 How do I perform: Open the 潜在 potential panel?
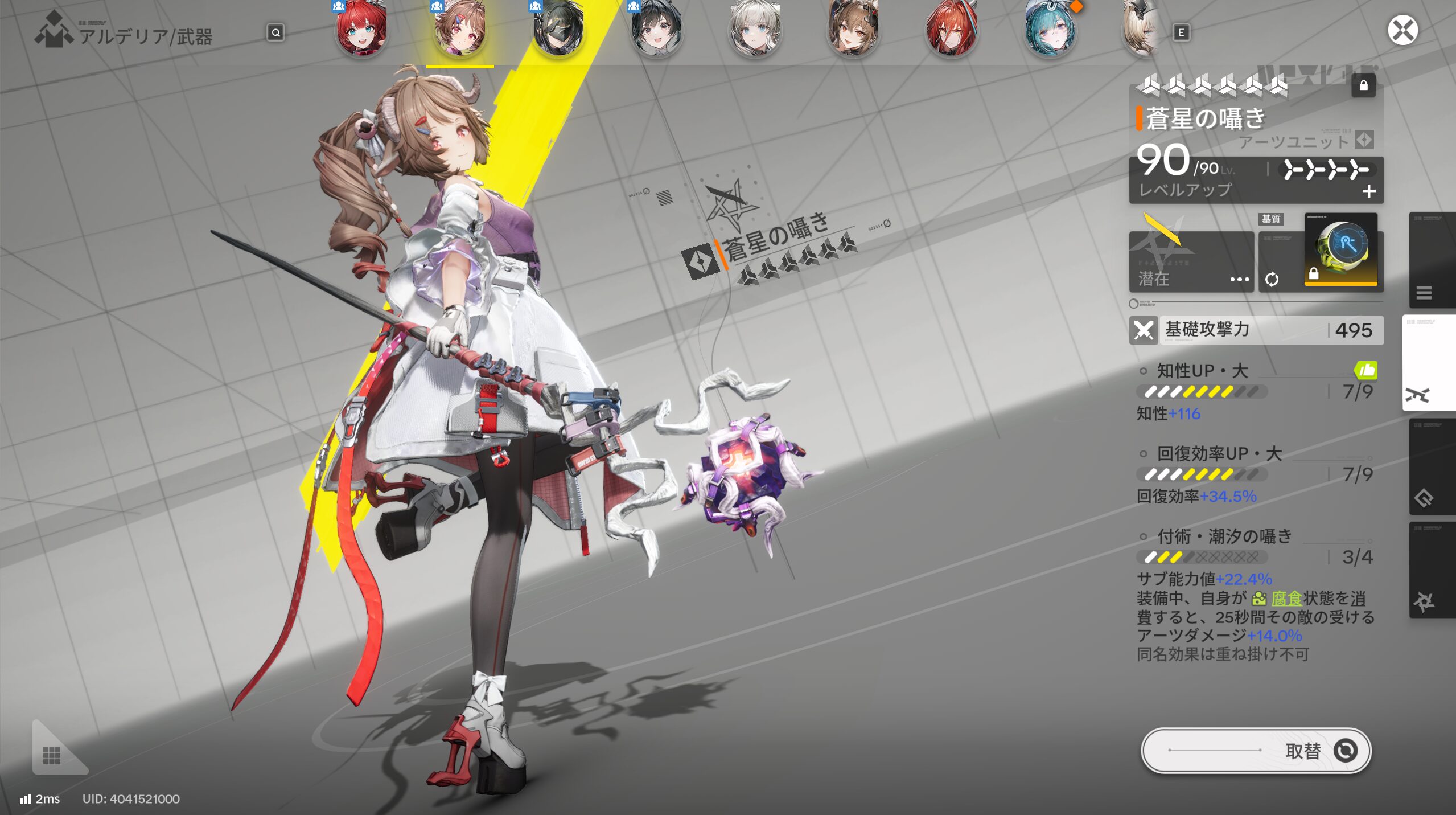point(1191,263)
